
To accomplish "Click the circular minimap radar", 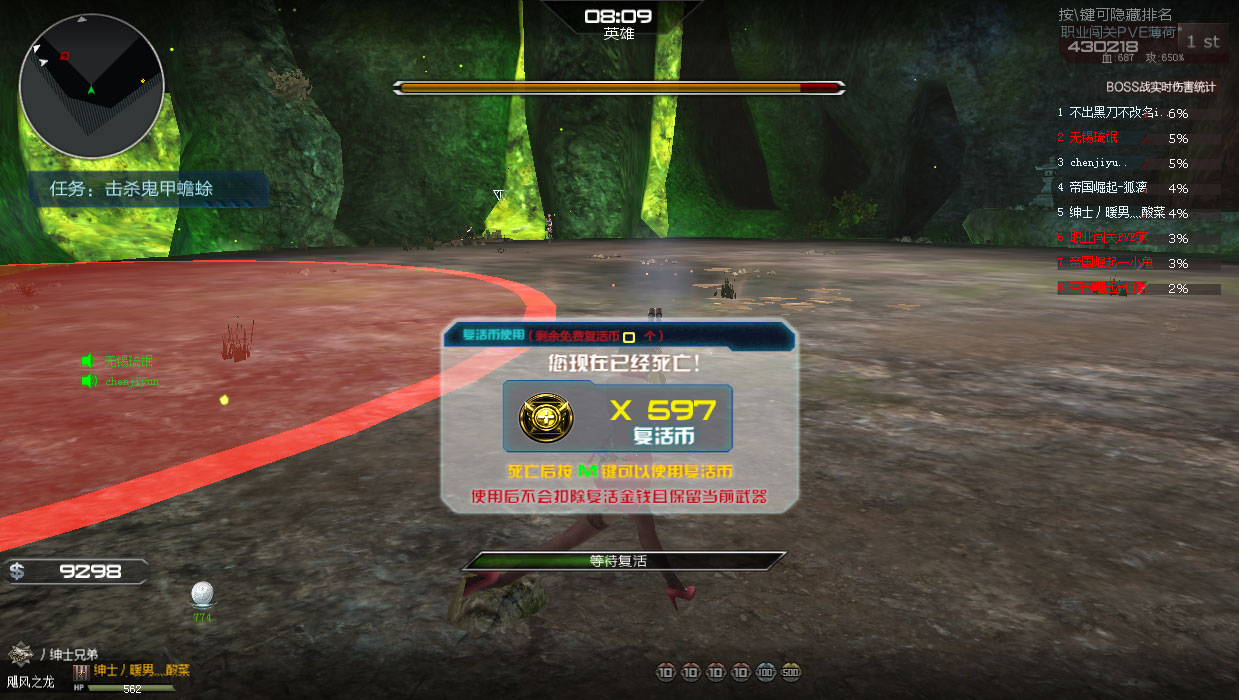I will point(91,86).
